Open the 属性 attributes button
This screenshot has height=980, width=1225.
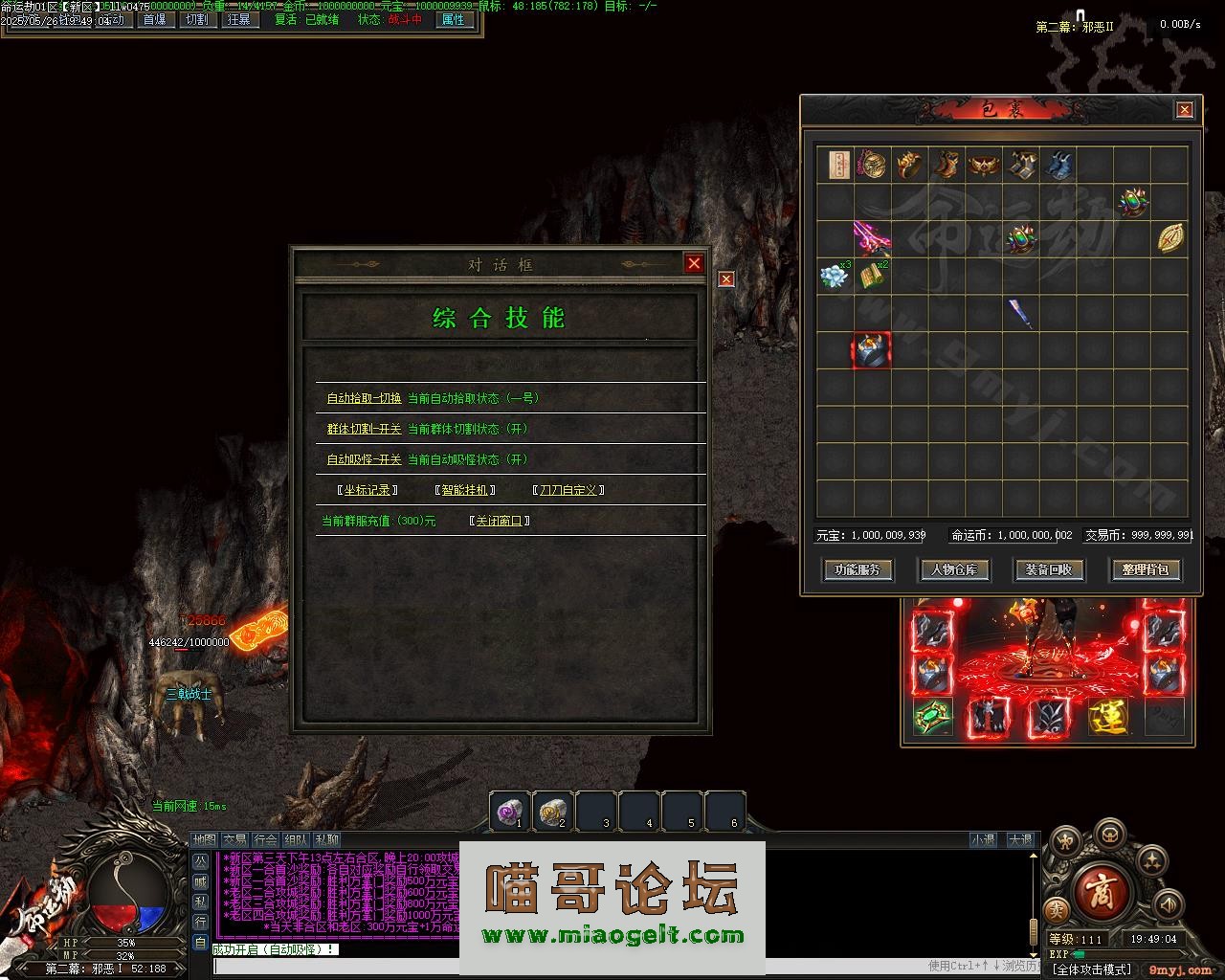452,19
